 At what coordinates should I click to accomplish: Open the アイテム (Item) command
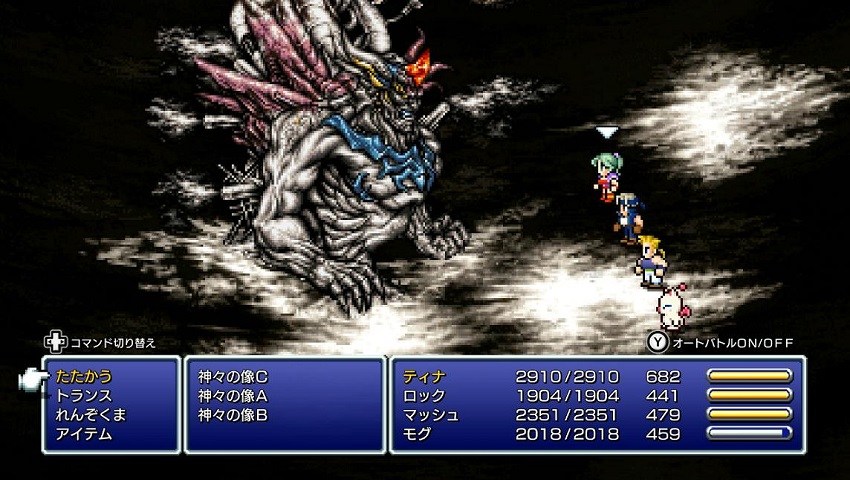click(84, 434)
